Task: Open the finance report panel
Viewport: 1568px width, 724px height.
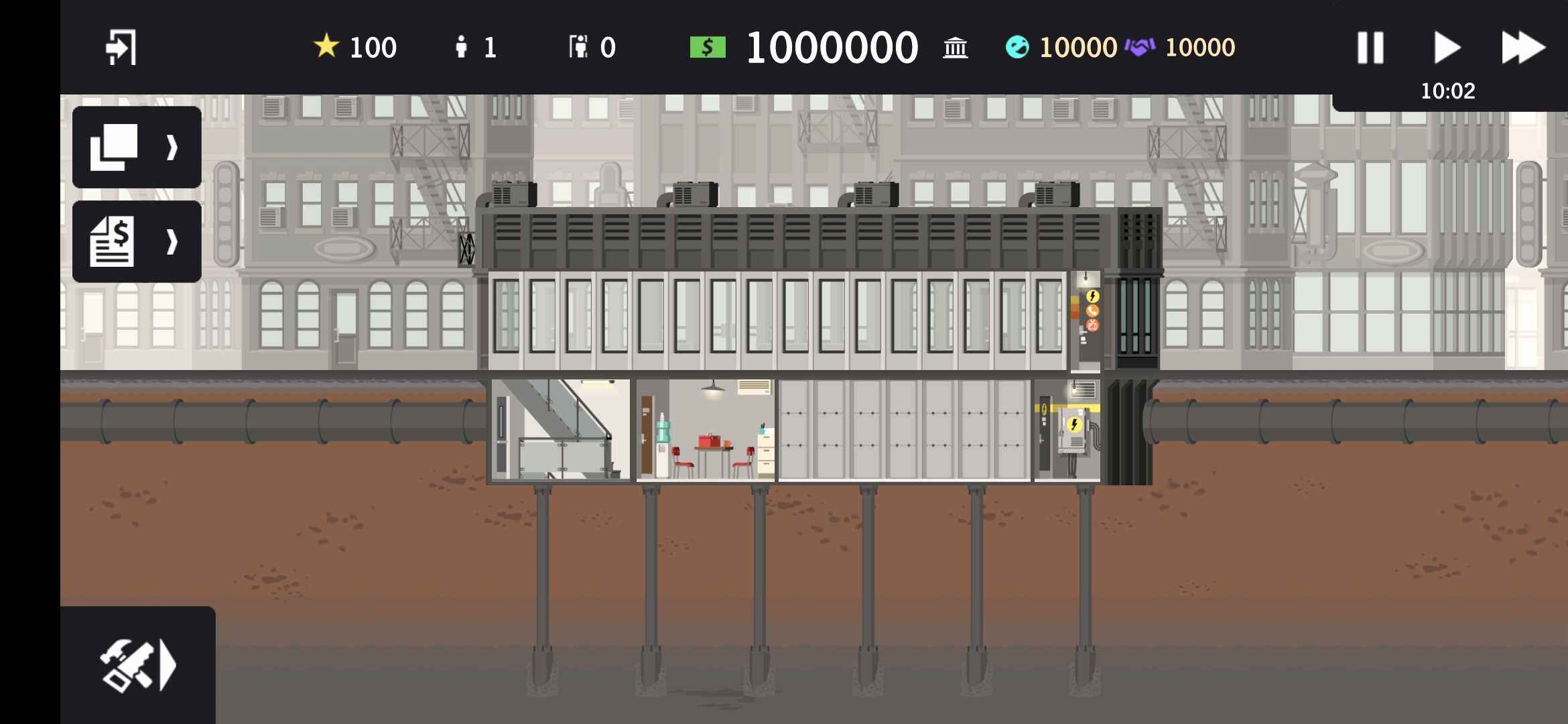Action: pyautogui.click(x=137, y=241)
